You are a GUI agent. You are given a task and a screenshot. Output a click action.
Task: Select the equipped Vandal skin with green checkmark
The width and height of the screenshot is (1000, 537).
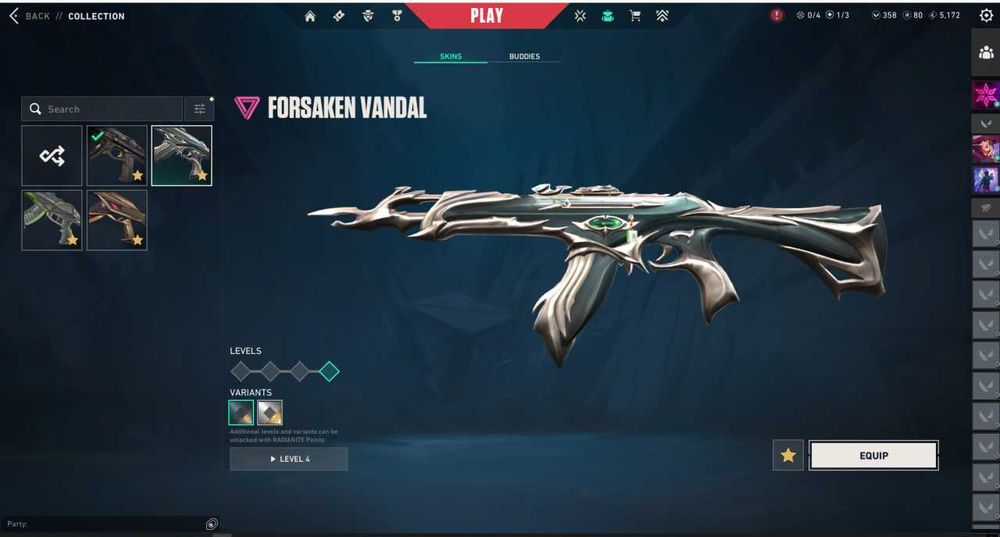tap(116, 156)
